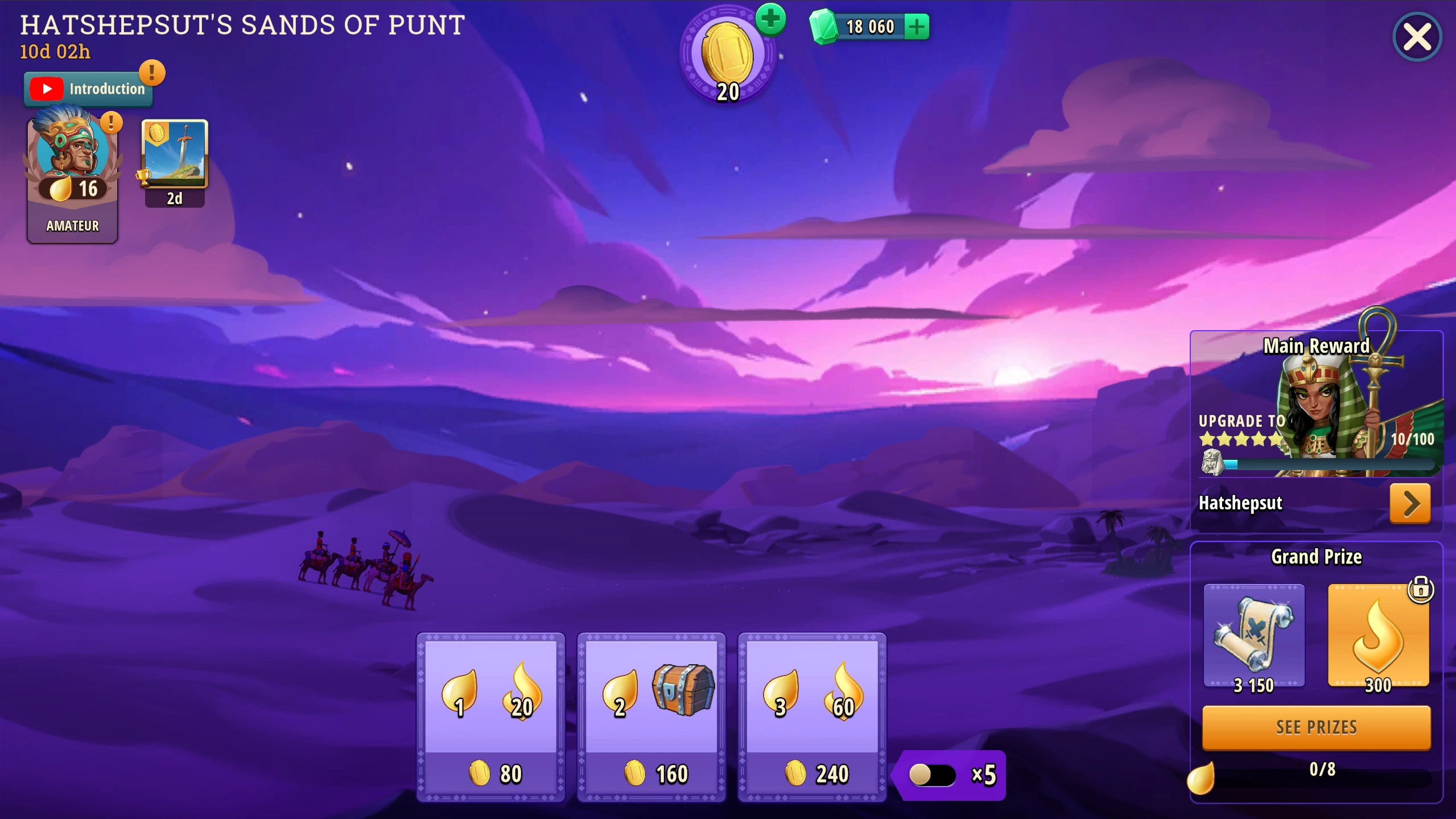The width and height of the screenshot is (1456, 819).
Task: Choose the 80 coin card option
Action: 490,717
